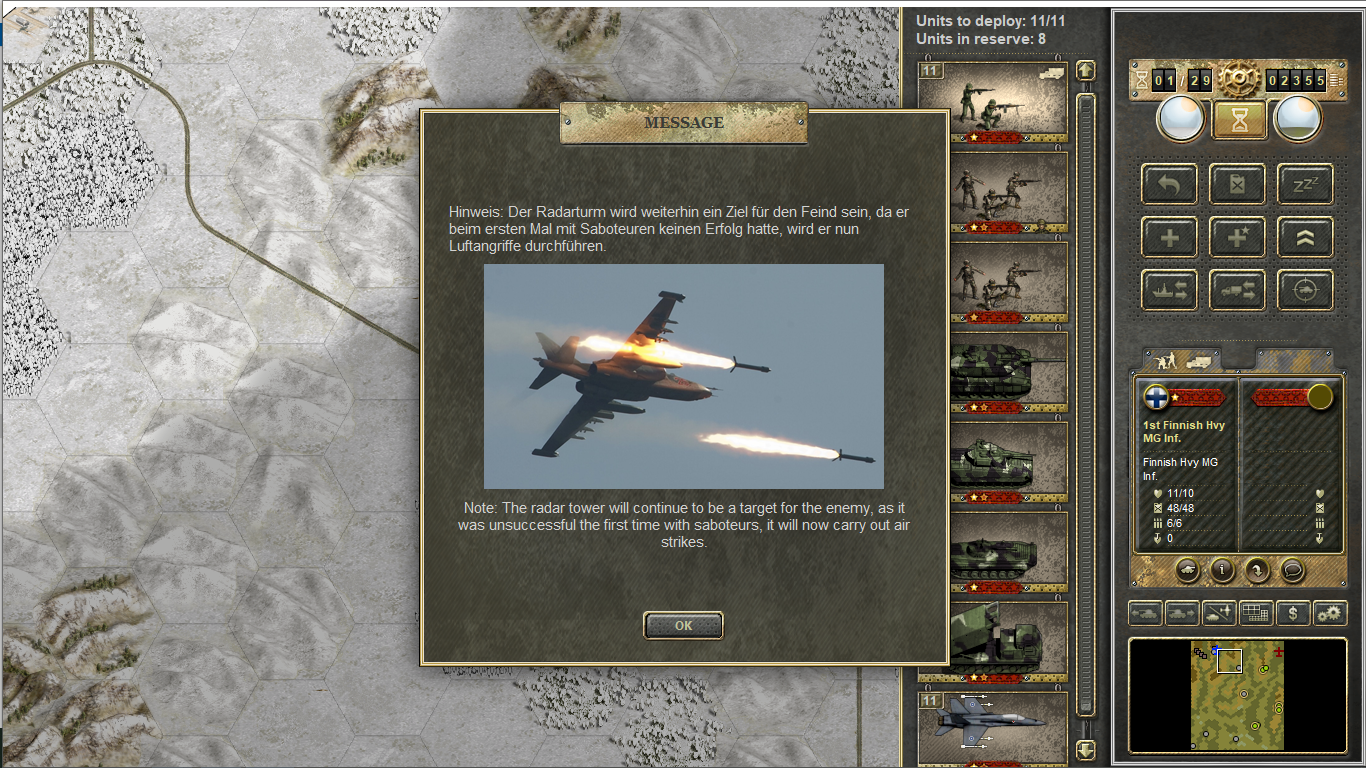Screen dimensions: 1366x768
Task: Open the unit info button marked i
Action: point(1222,569)
